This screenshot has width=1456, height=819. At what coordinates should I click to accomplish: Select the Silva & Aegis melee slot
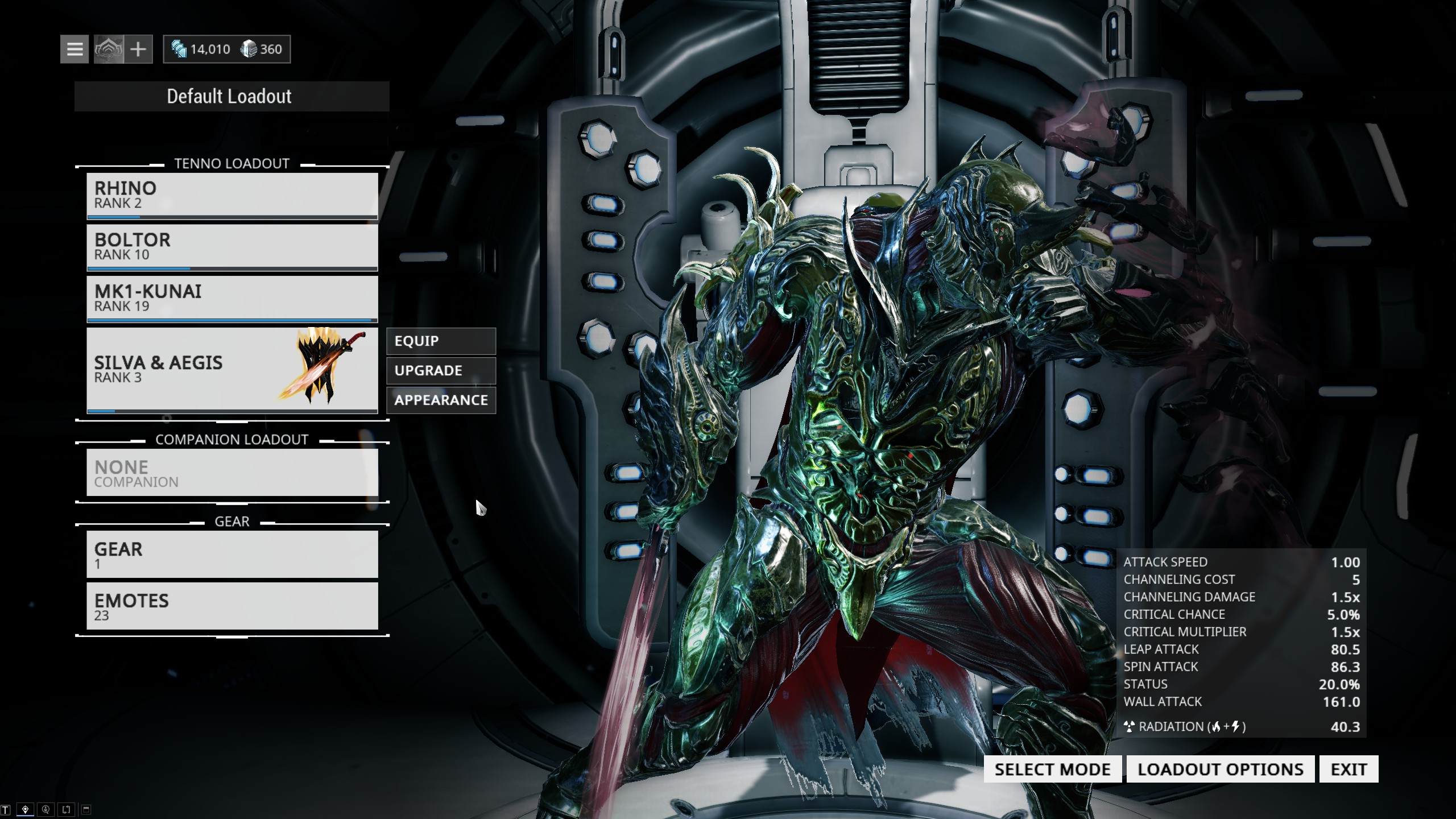[232, 369]
